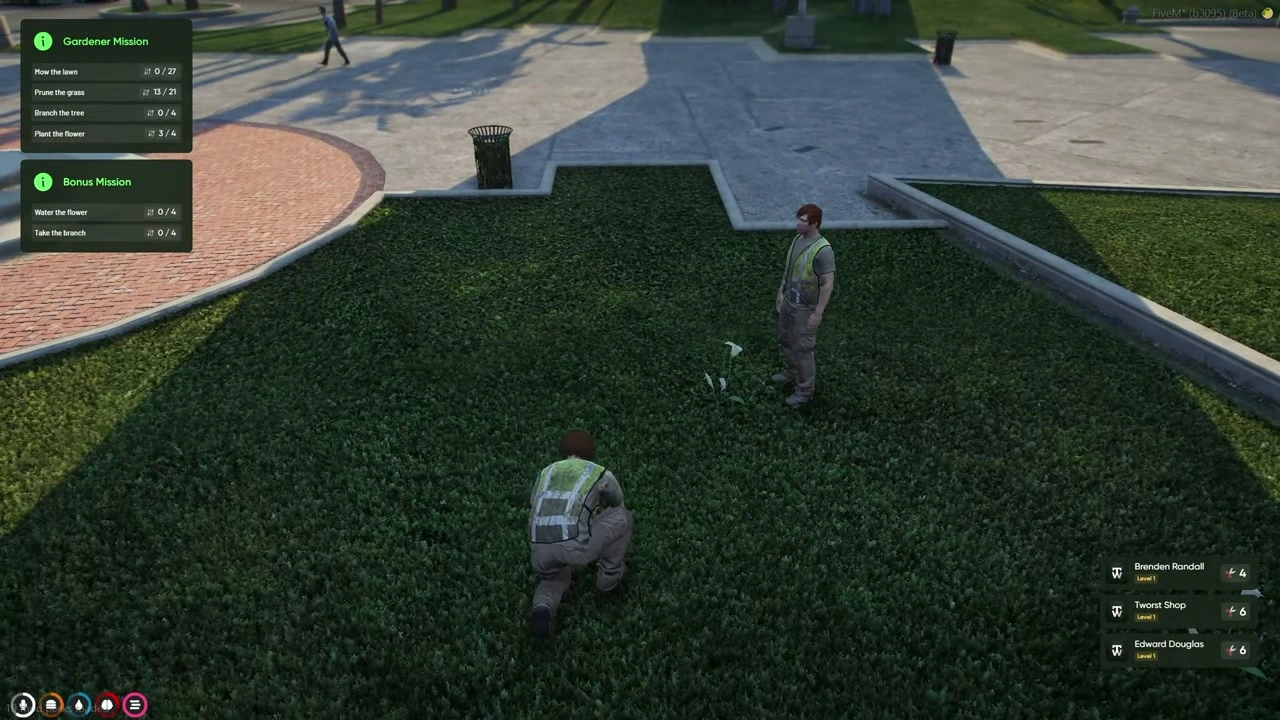Collapse the Bonus Mission panel
1280x720 pixels.
click(97, 182)
